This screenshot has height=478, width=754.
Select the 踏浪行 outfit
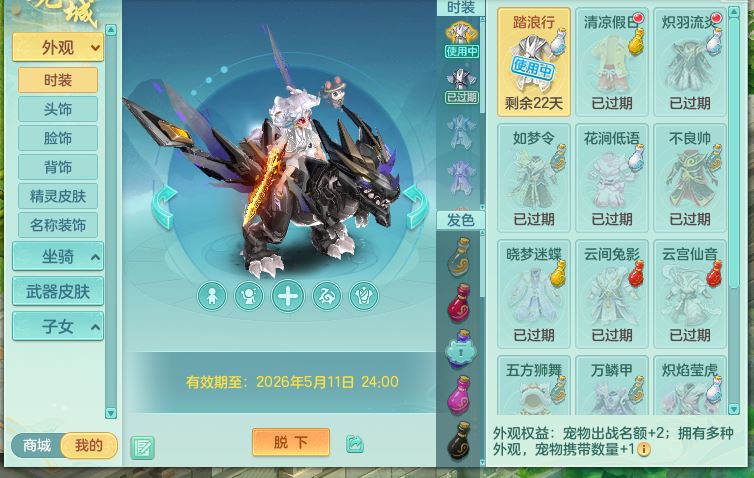click(x=534, y=61)
